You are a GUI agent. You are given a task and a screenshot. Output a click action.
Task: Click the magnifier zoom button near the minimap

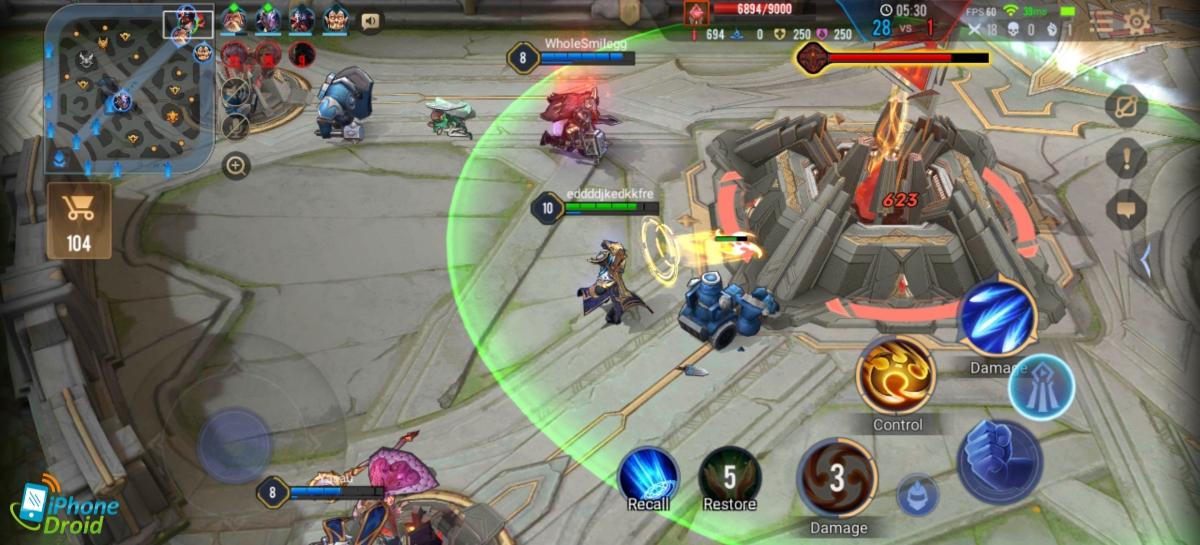pyautogui.click(x=236, y=165)
